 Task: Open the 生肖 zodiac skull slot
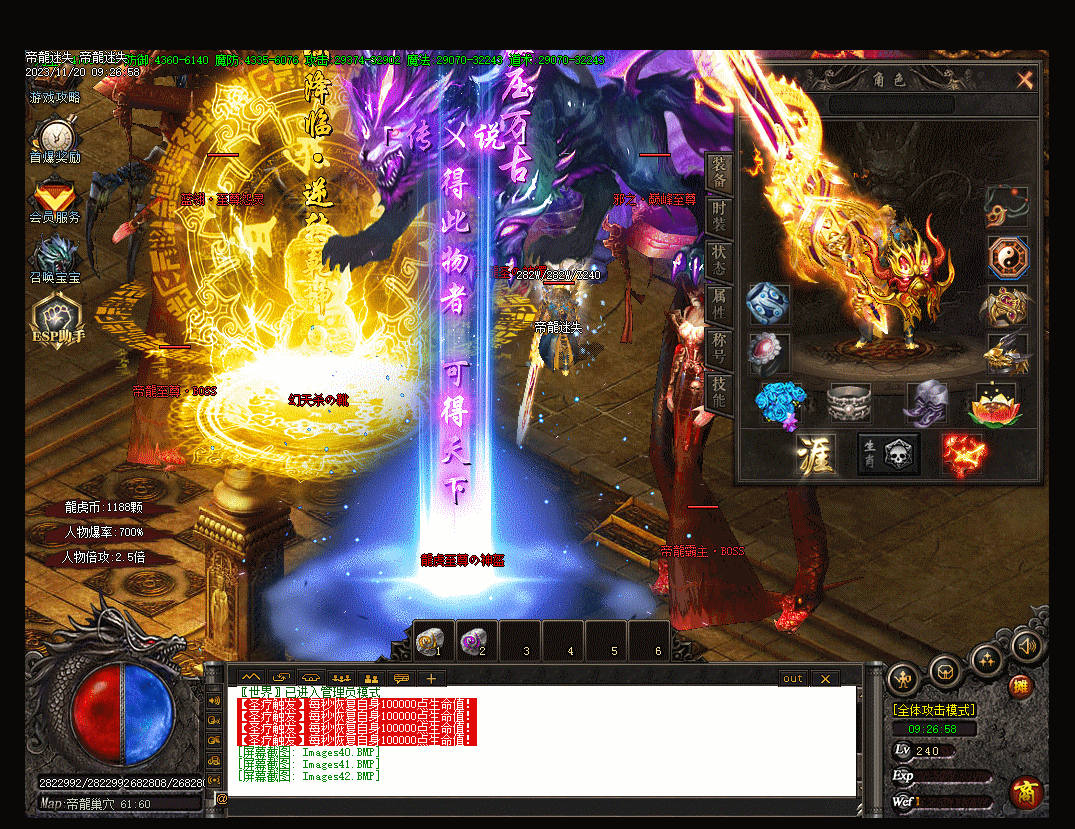889,454
